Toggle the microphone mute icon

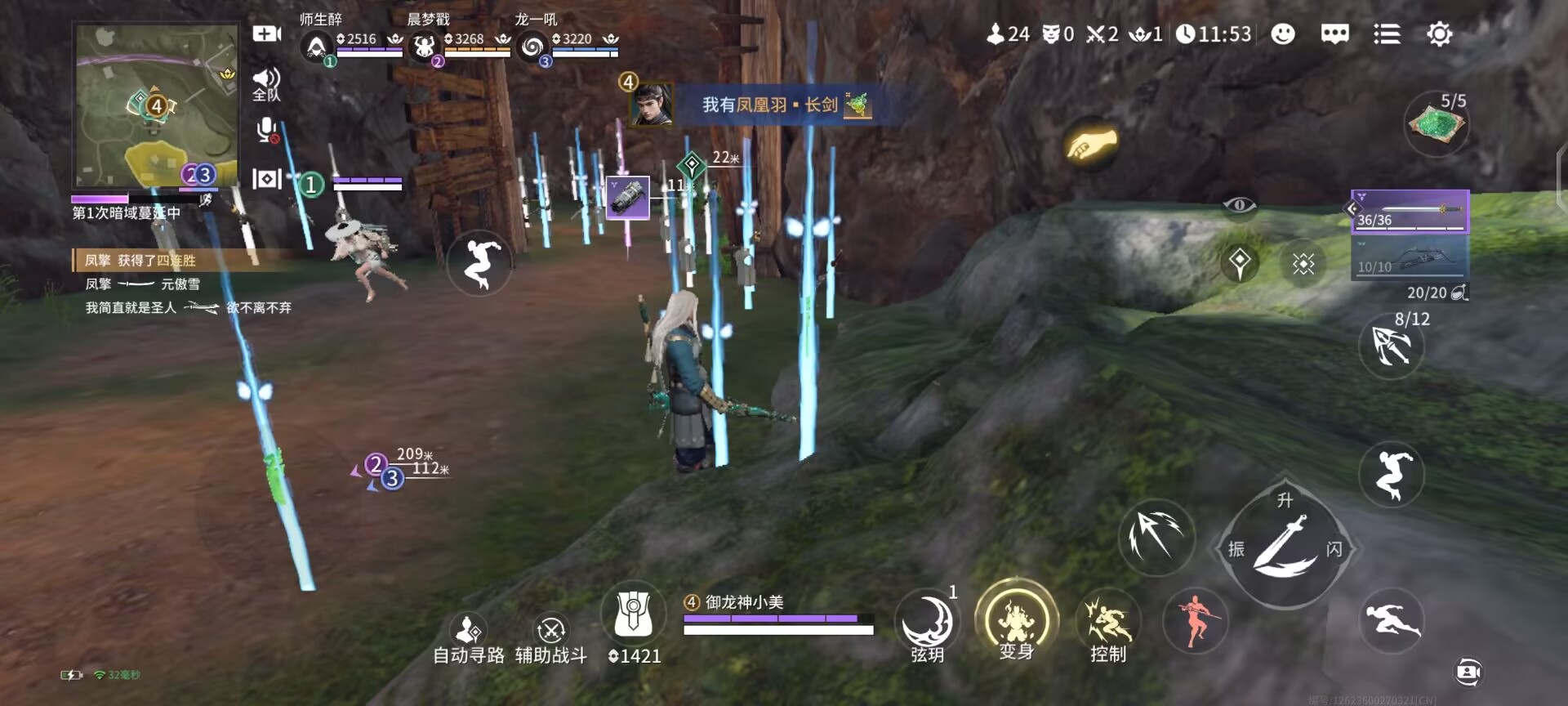pos(266,131)
